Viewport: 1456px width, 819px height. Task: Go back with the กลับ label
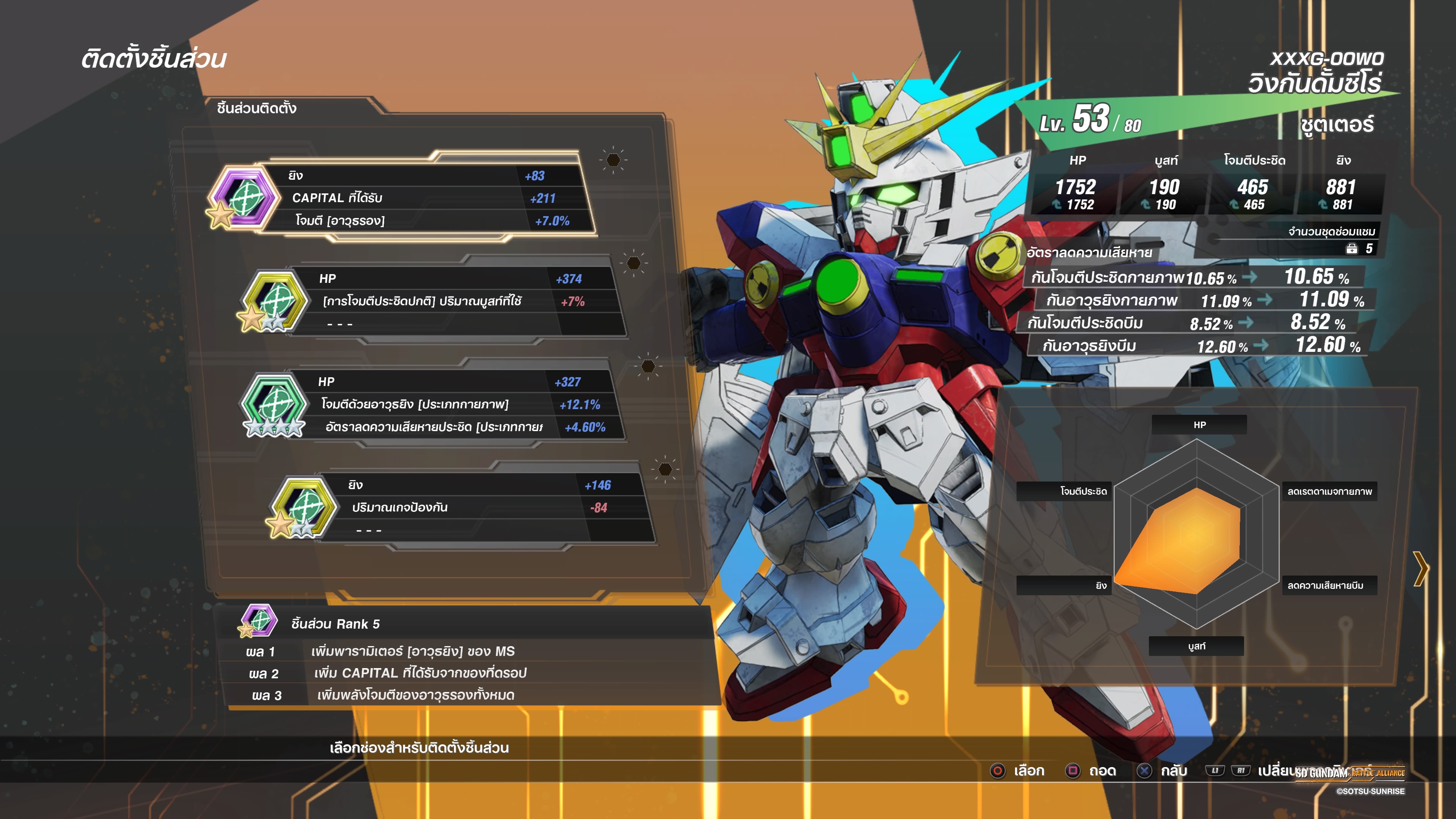coord(1174,771)
